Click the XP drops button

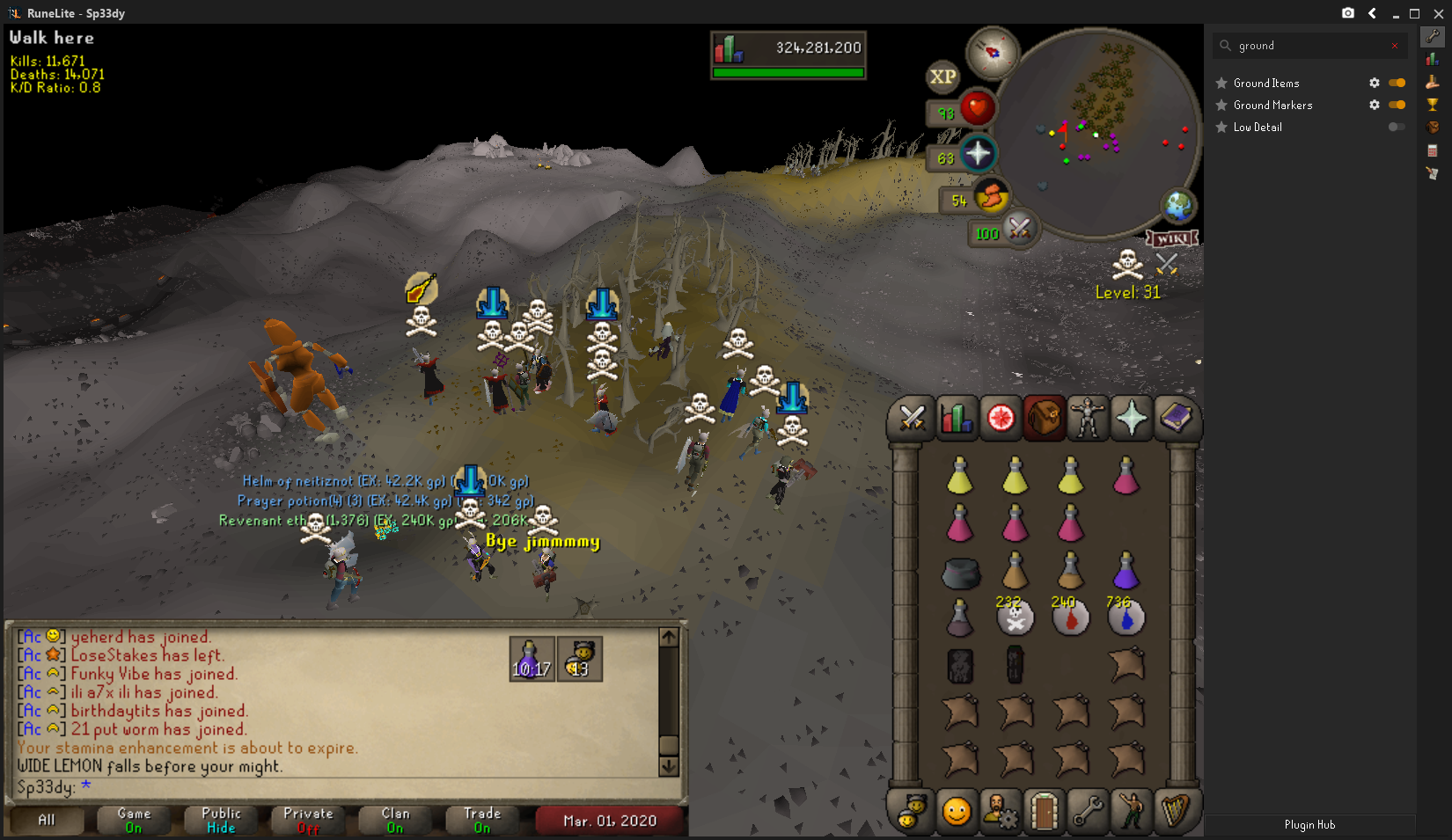coord(942,77)
